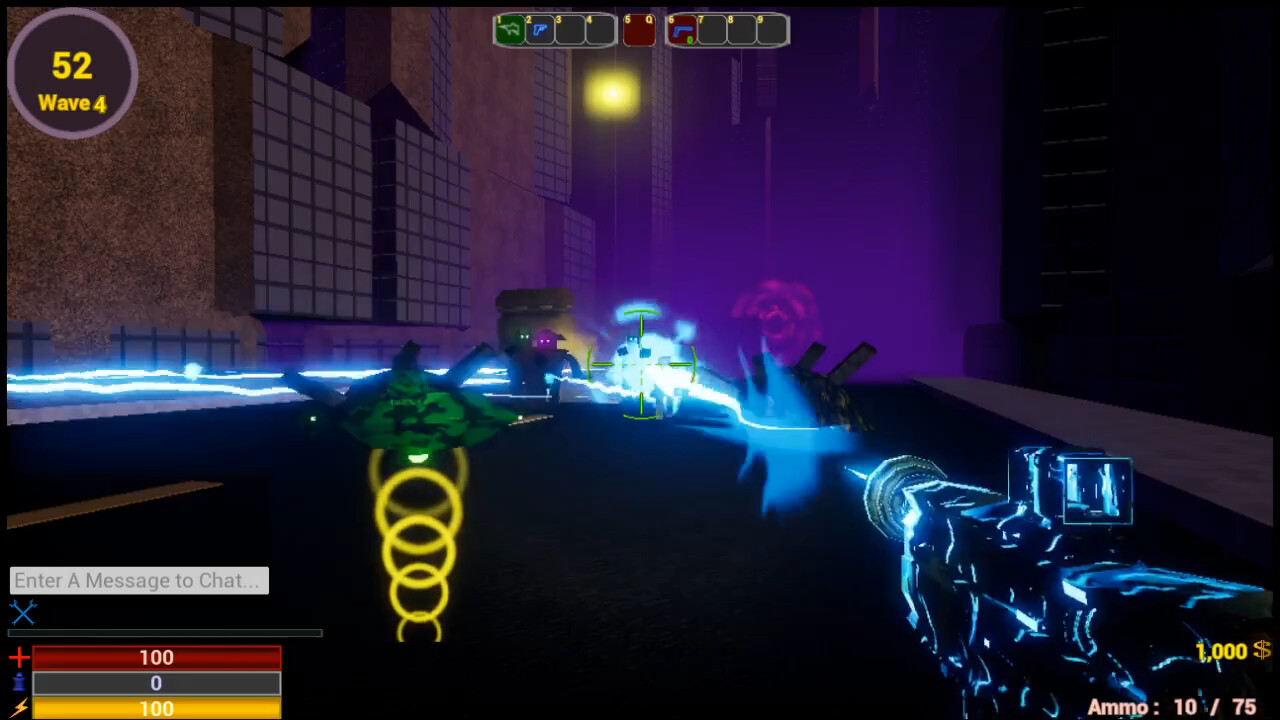
Task: Select the blue weapon in hotbar slot 6
Action: [685, 30]
